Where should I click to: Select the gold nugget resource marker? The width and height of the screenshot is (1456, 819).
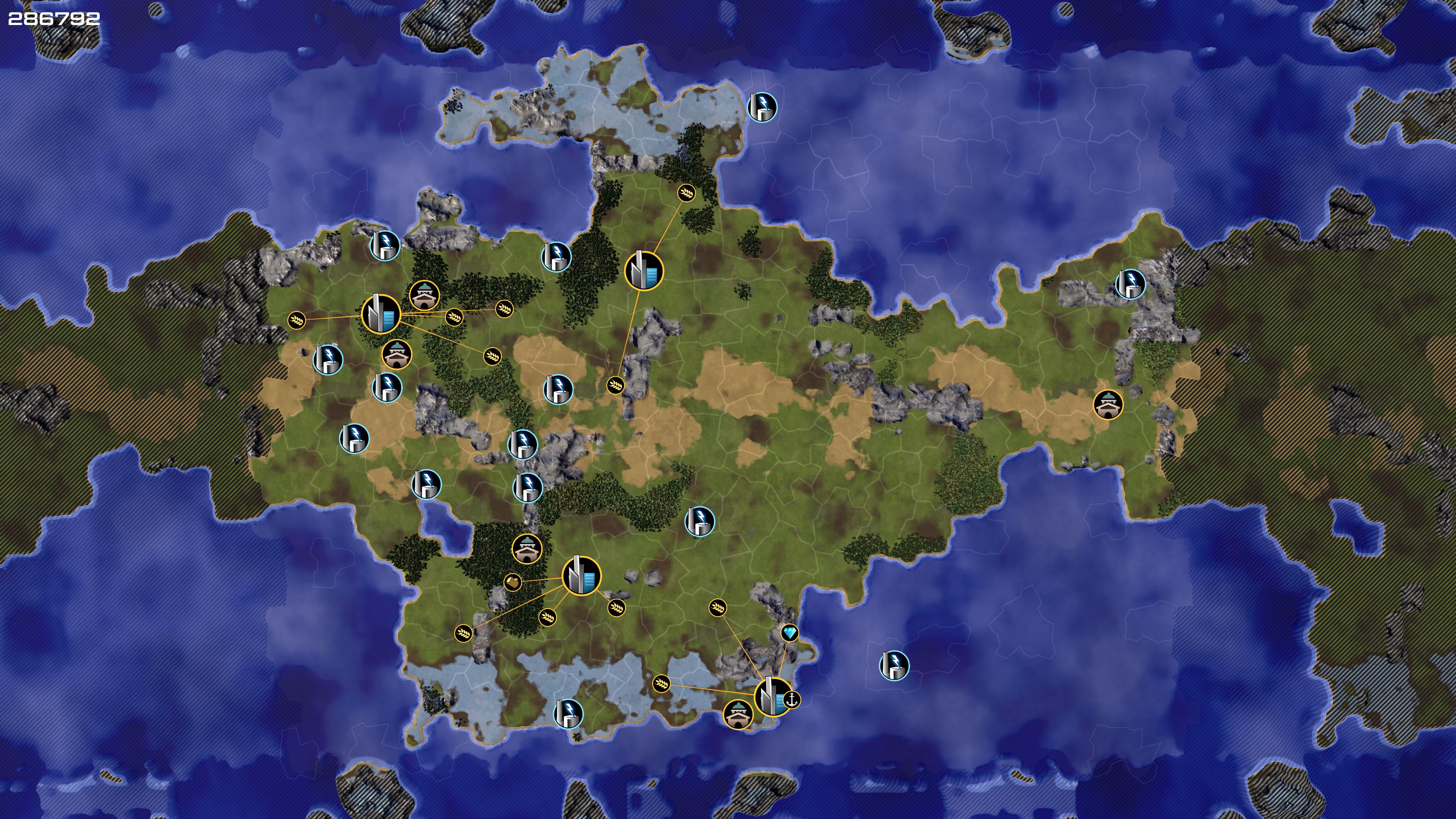(512, 582)
